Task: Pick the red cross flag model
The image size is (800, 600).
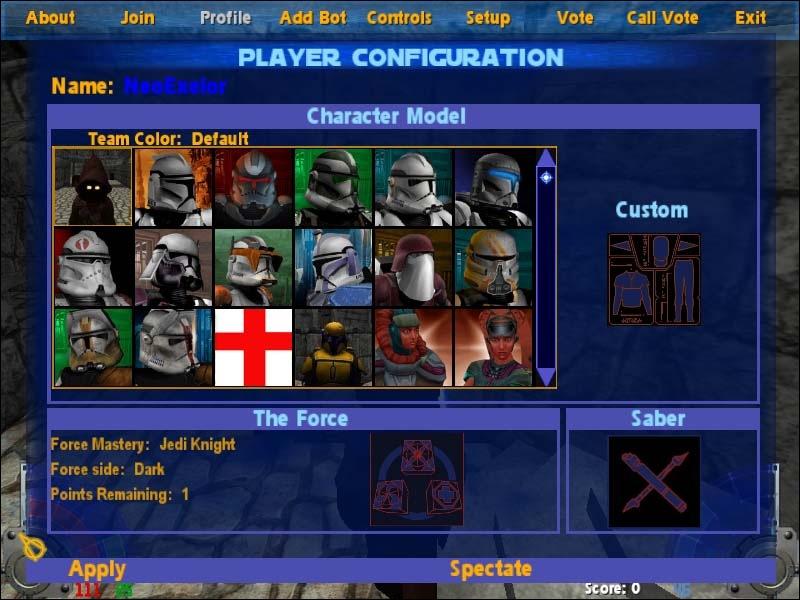Action: tap(254, 347)
